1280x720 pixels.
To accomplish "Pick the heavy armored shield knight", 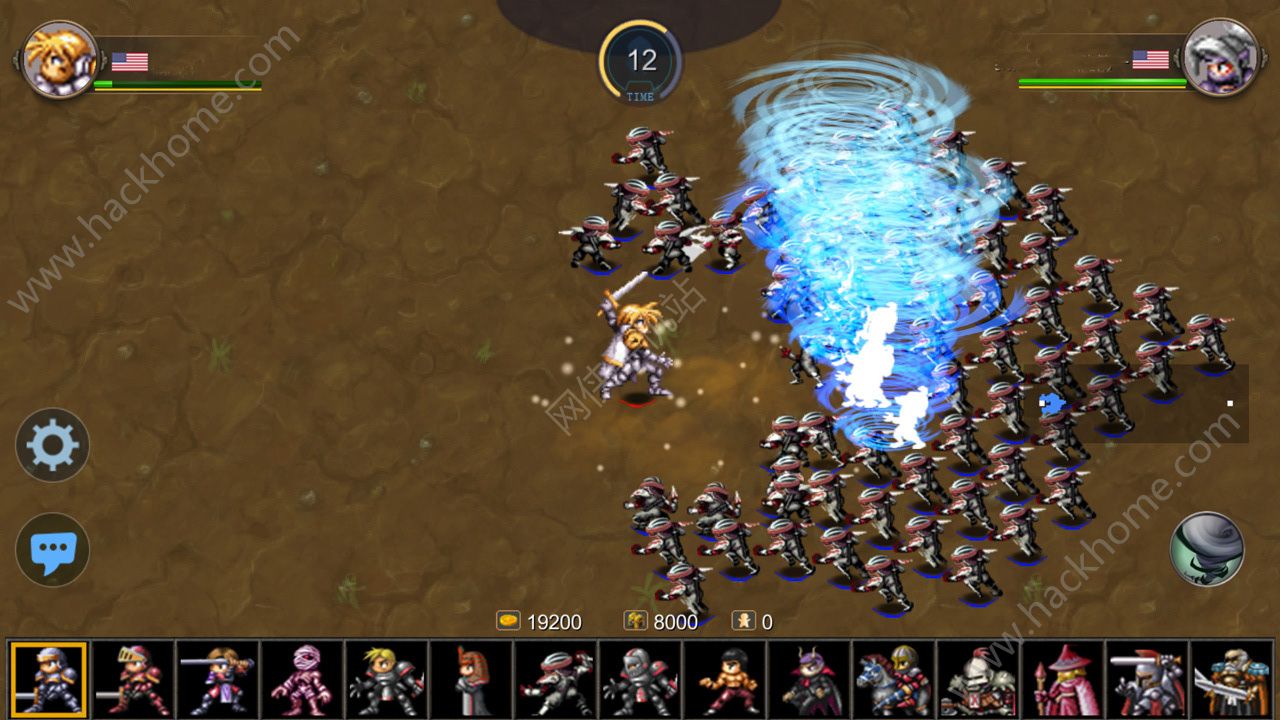I will (978, 680).
